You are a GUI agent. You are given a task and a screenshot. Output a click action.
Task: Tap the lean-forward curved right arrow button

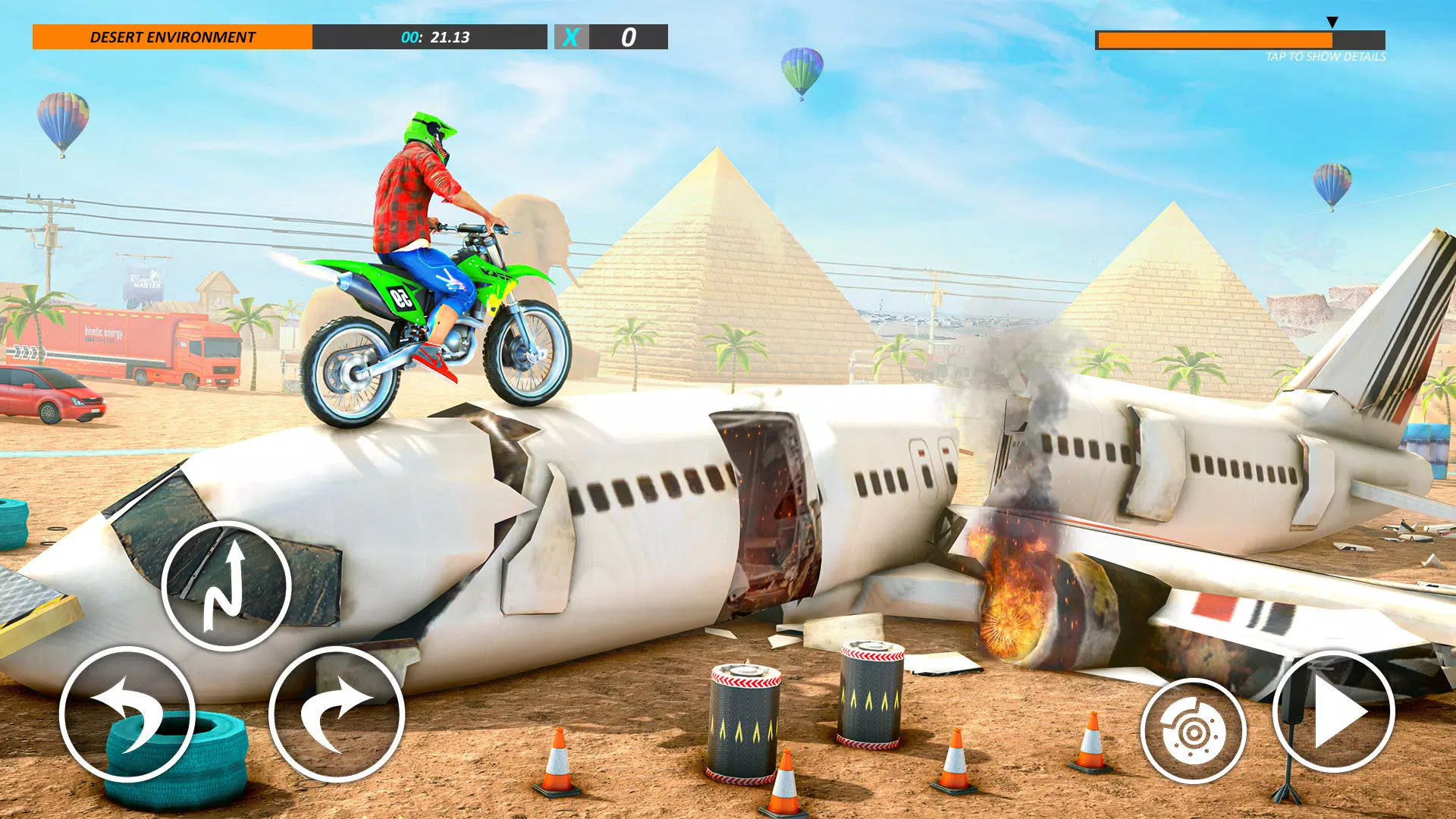click(337, 714)
